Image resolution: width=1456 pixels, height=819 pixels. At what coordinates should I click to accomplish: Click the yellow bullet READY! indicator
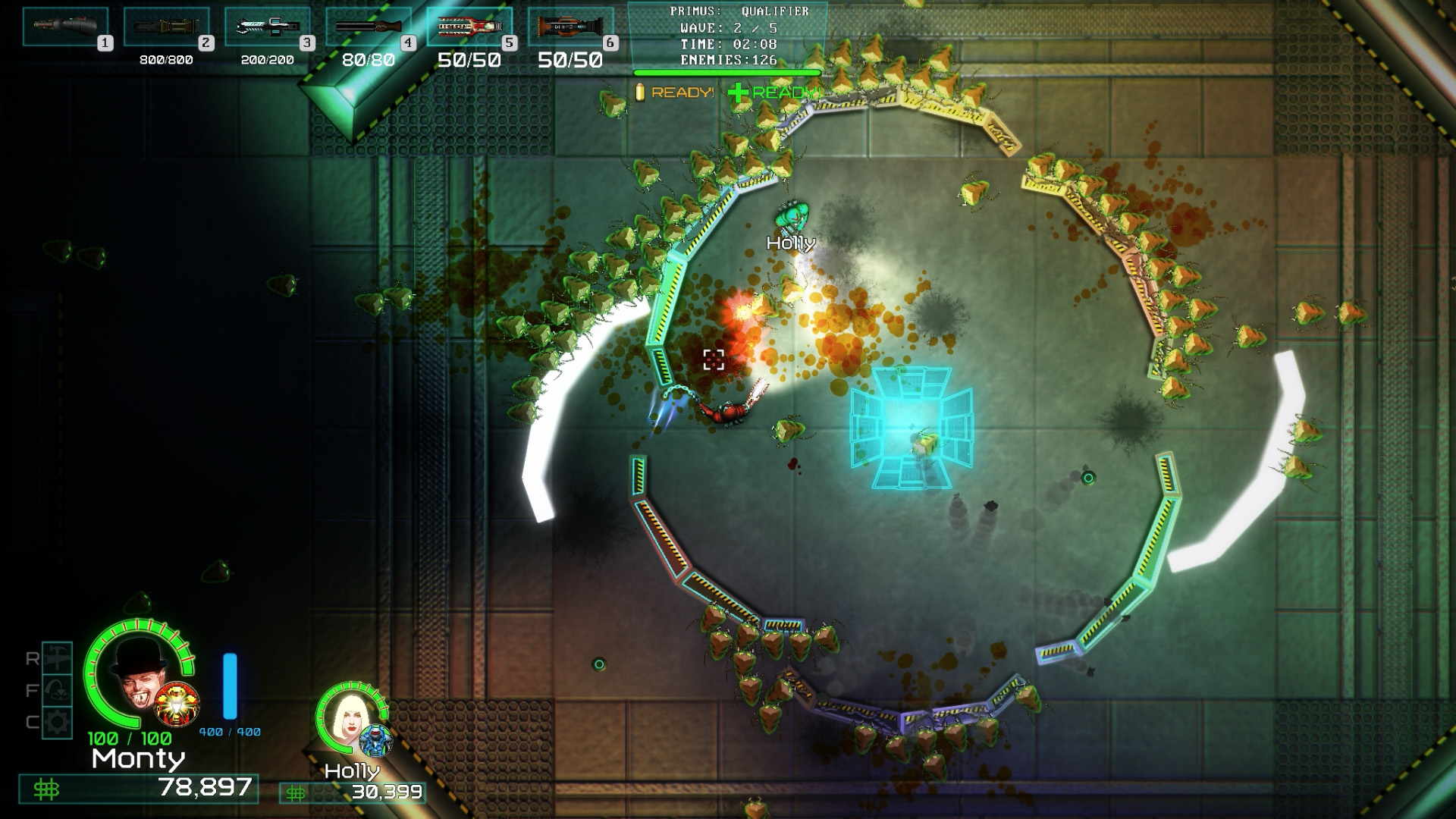(674, 93)
